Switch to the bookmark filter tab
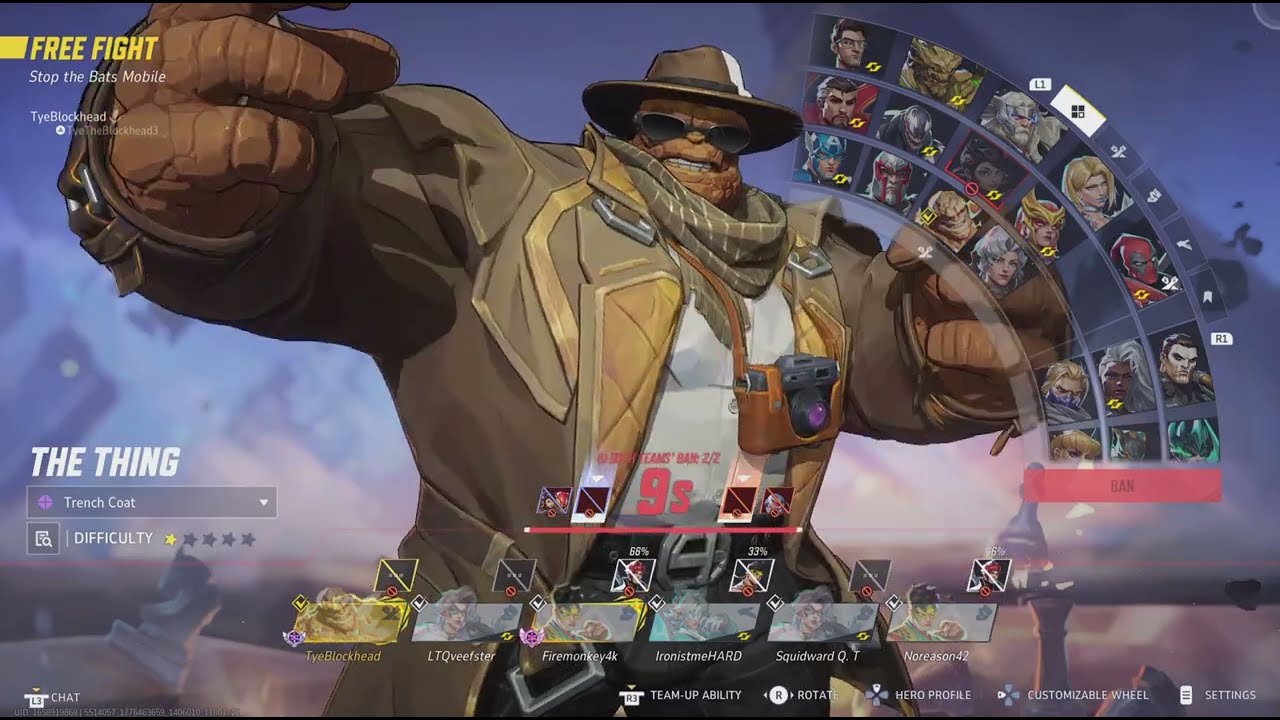 [x=1207, y=296]
